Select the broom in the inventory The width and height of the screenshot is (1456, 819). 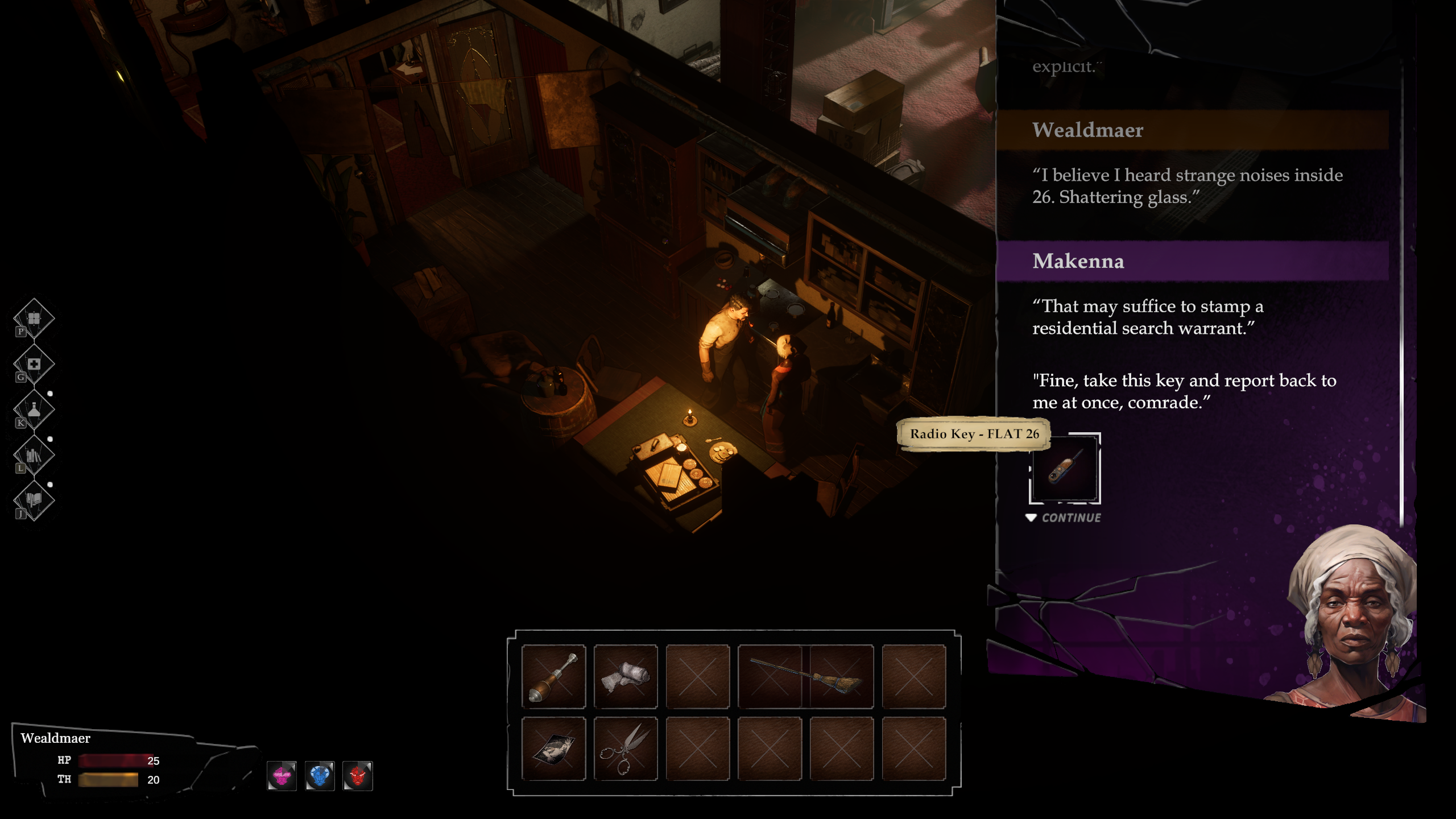click(x=805, y=677)
